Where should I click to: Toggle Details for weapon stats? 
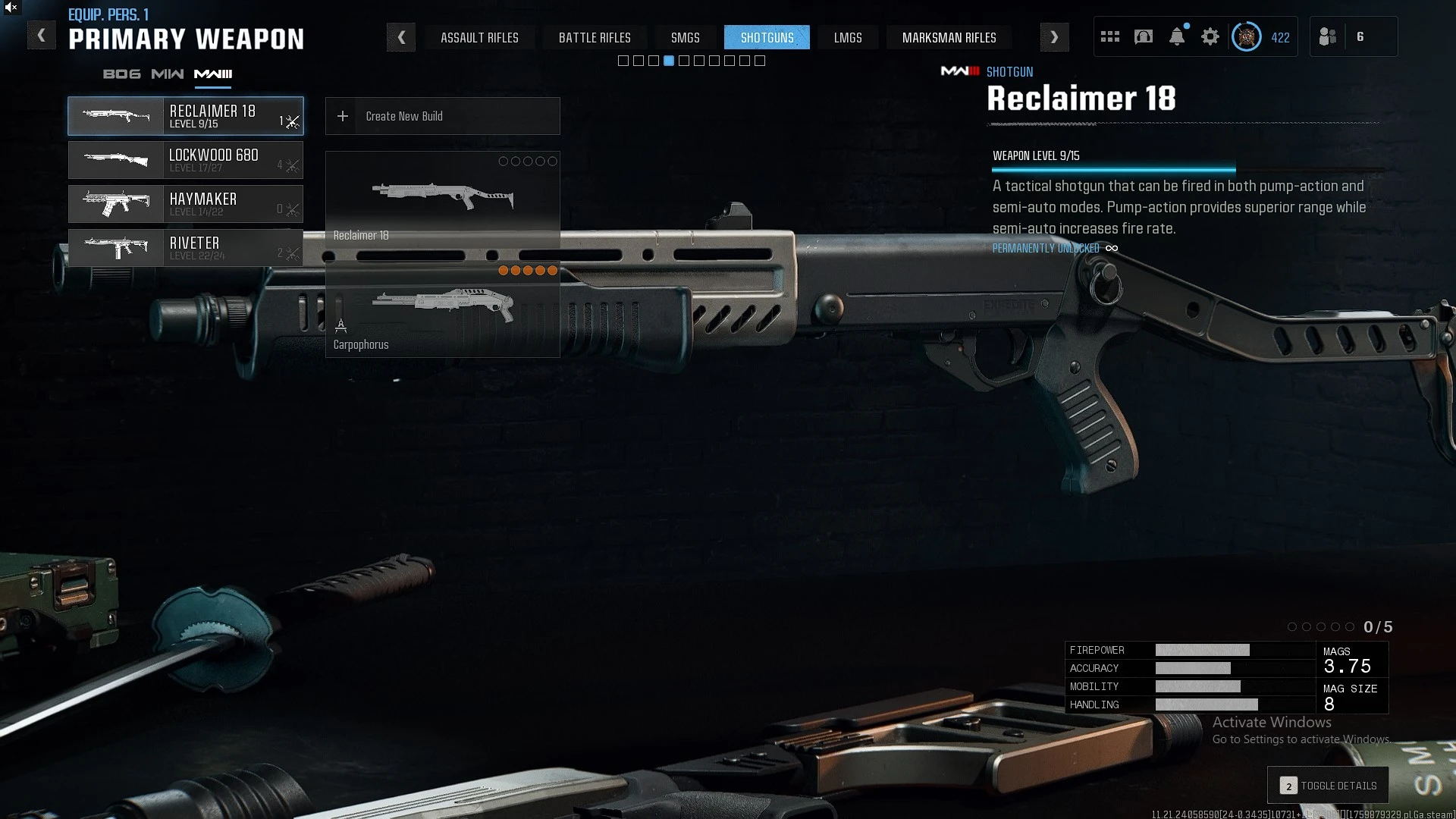[x=1328, y=786]
